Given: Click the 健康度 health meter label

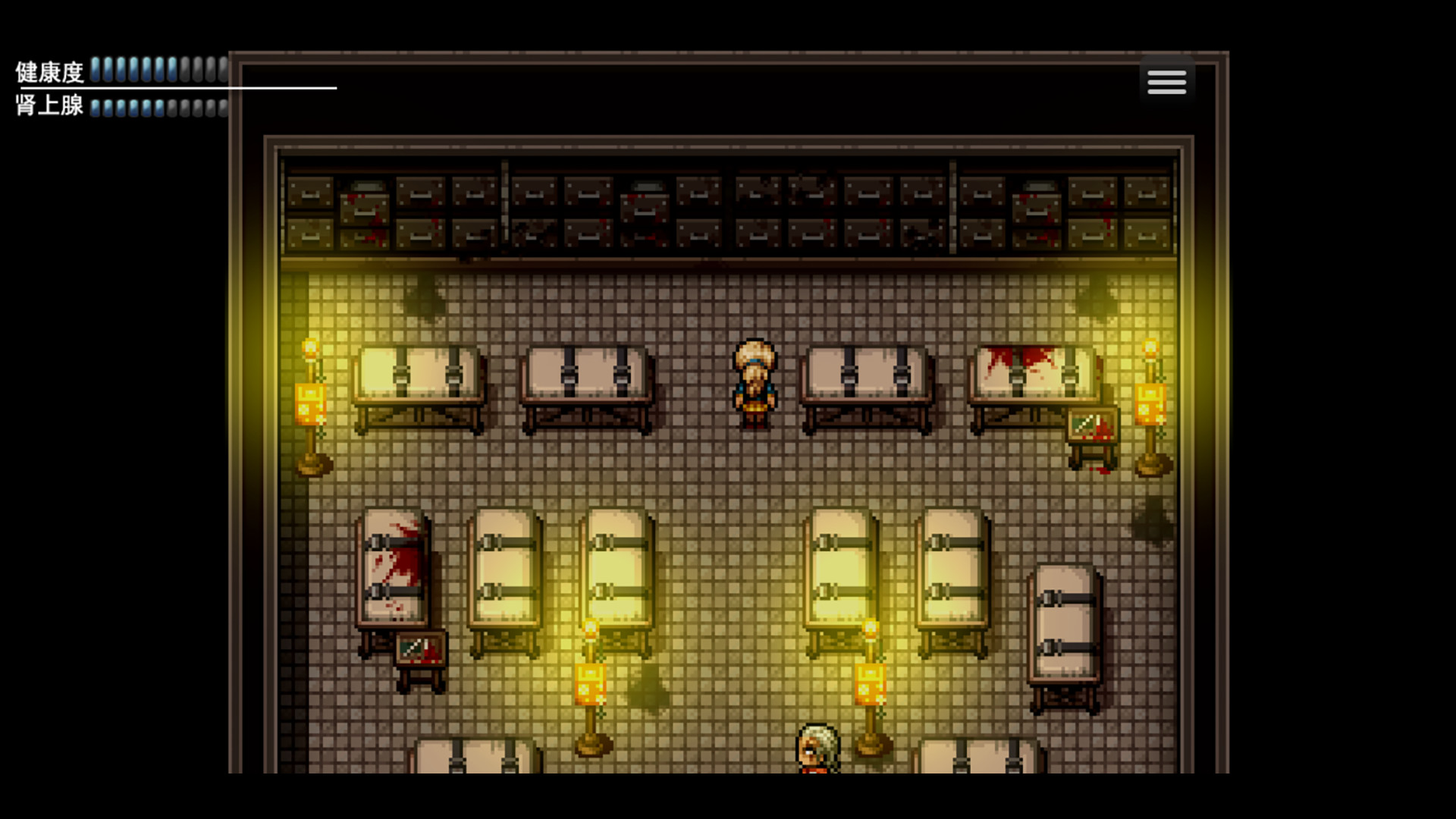Looking at the screenshot, I should click(x=47, y=72).
